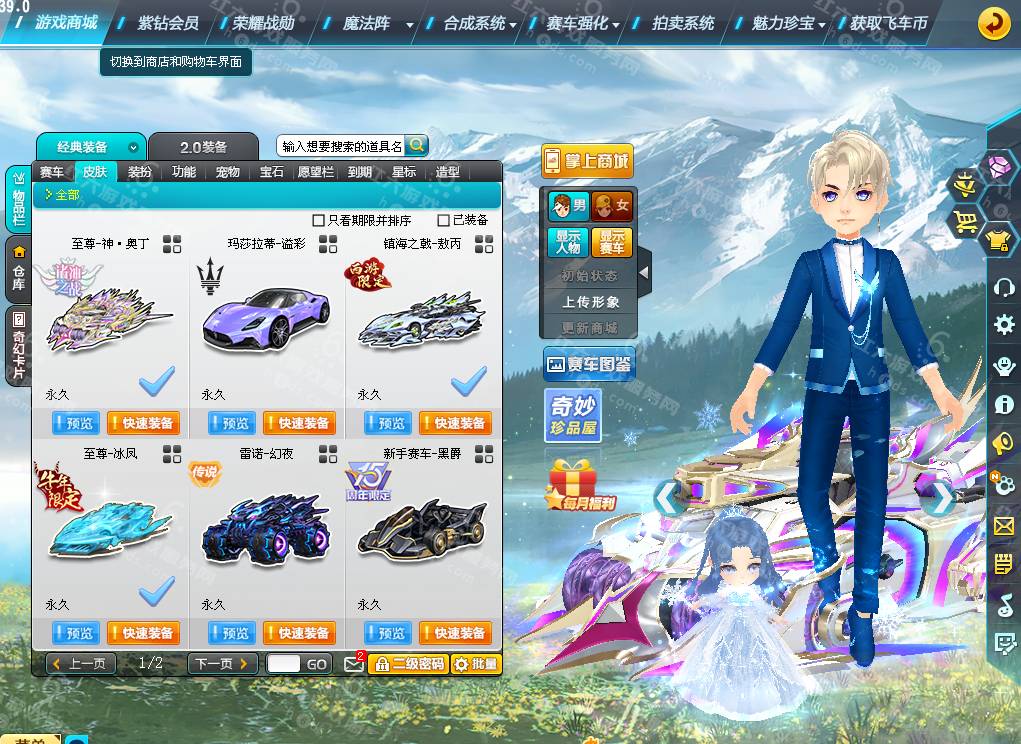The image size is (1021, 744).
Task: Click the item name search field
Action: click(x=340, y=146)
